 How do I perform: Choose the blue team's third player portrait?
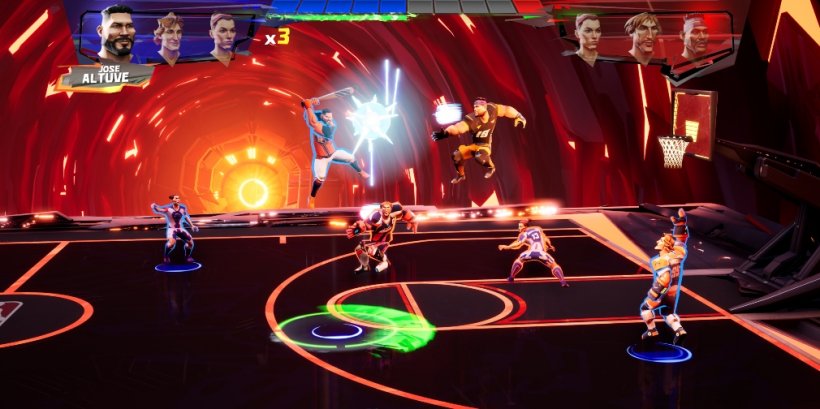[x=222, y=36]
